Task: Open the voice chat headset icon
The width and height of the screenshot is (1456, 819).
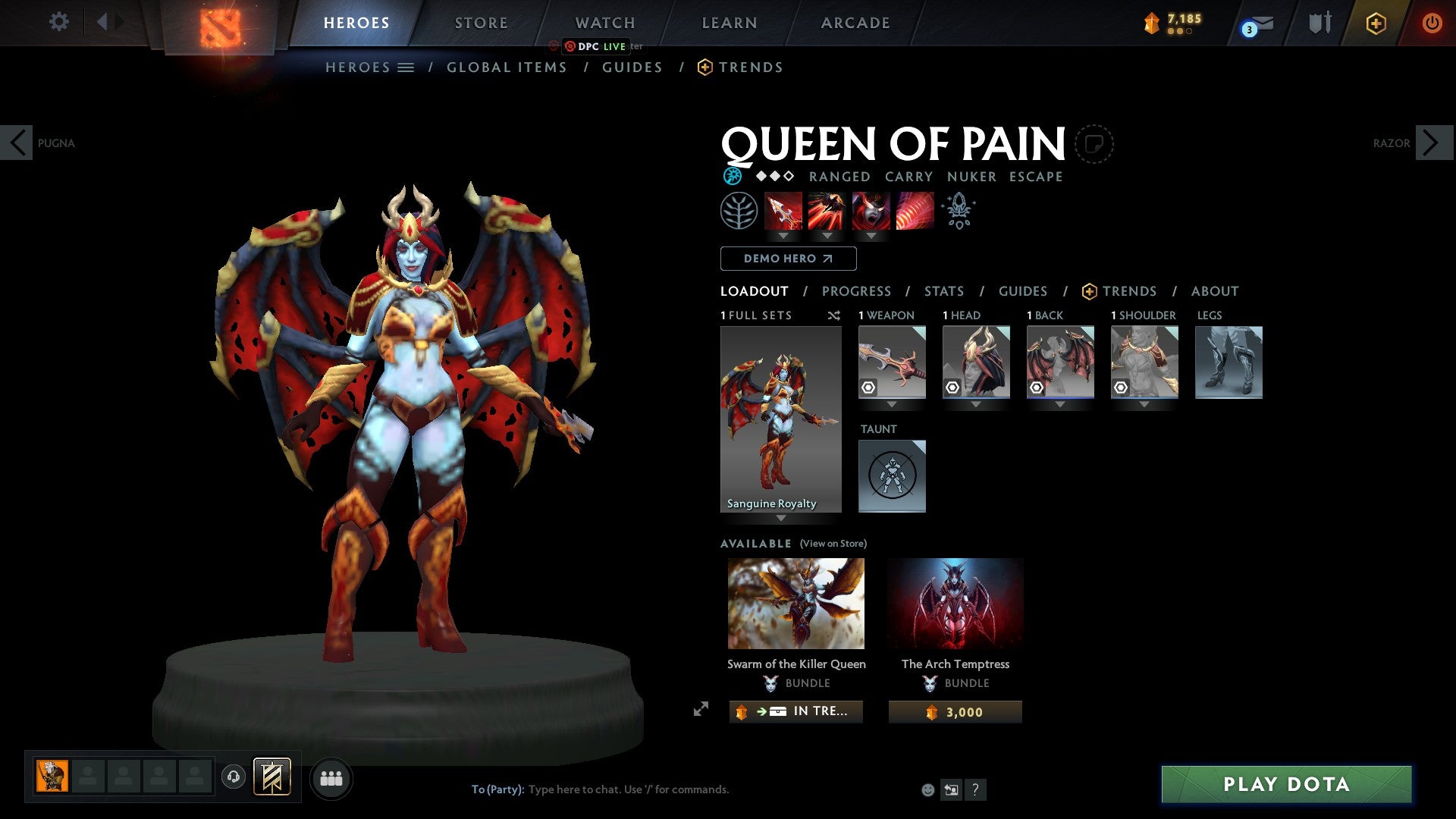Action: (x=234, y=777)
